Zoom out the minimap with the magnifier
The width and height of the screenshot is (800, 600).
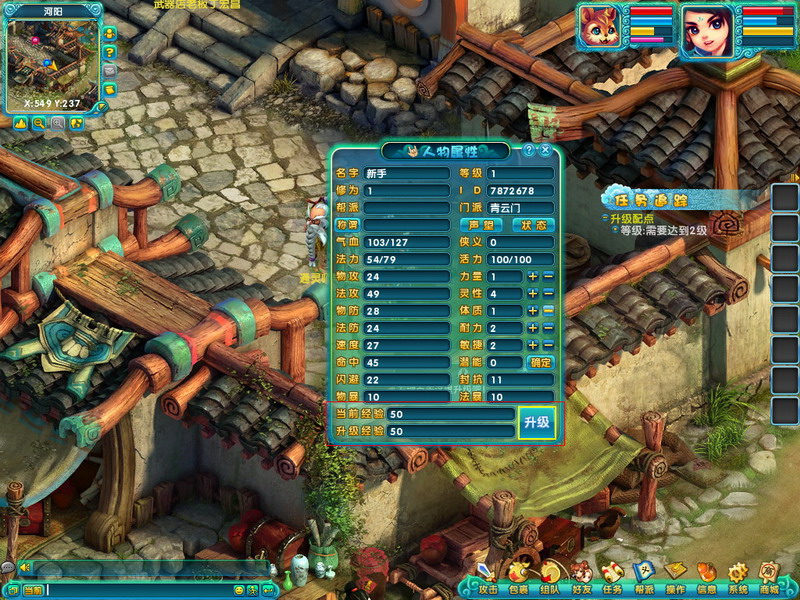pos(39,123)
